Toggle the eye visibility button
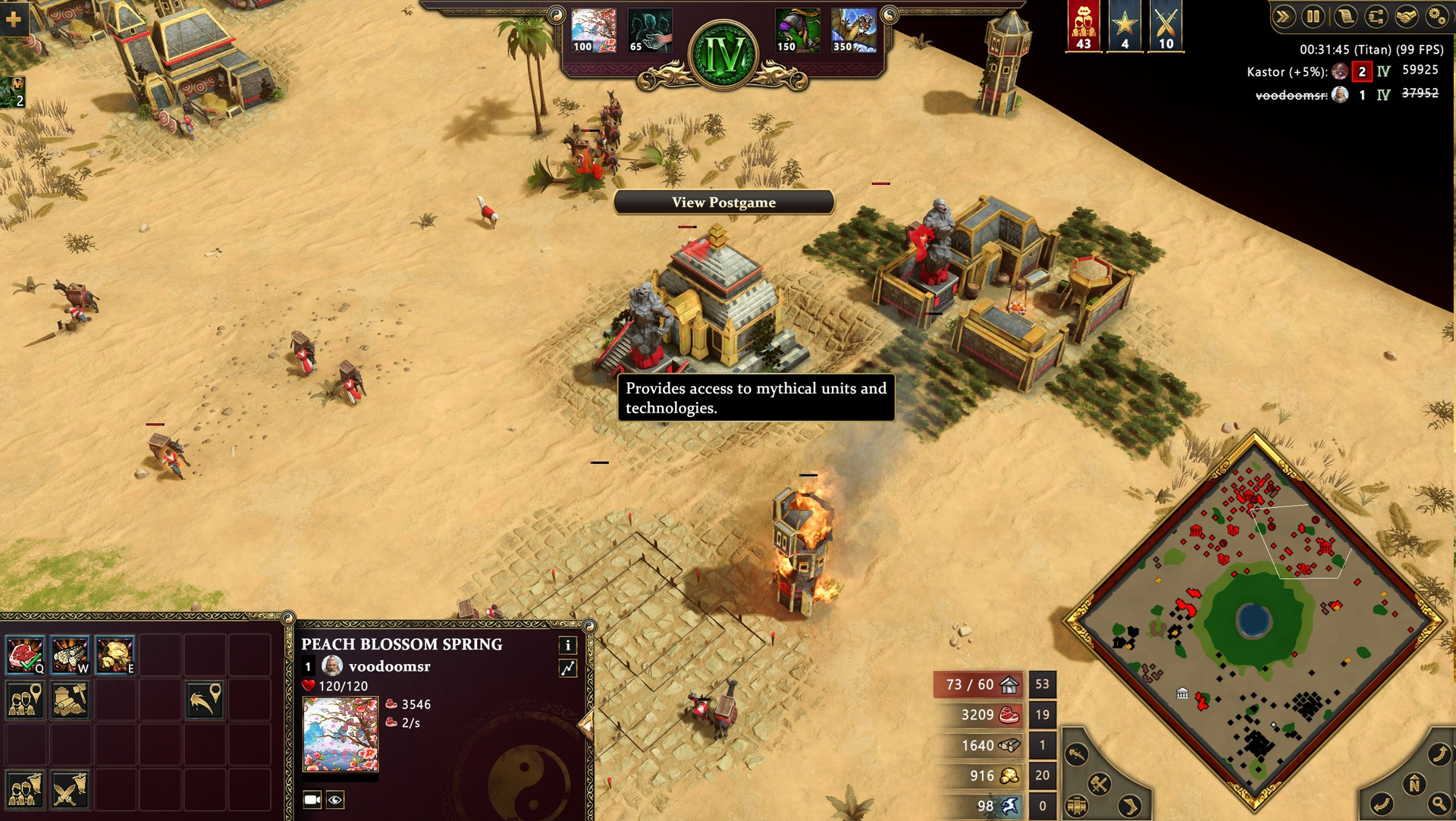 335,799
